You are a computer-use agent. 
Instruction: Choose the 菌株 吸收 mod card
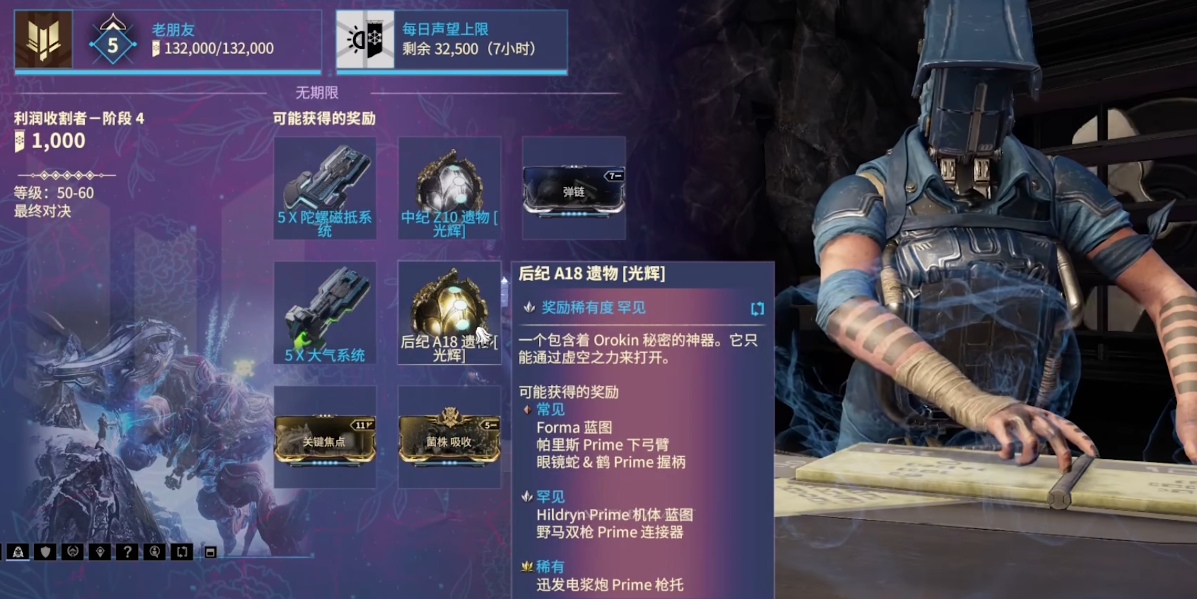449,437
